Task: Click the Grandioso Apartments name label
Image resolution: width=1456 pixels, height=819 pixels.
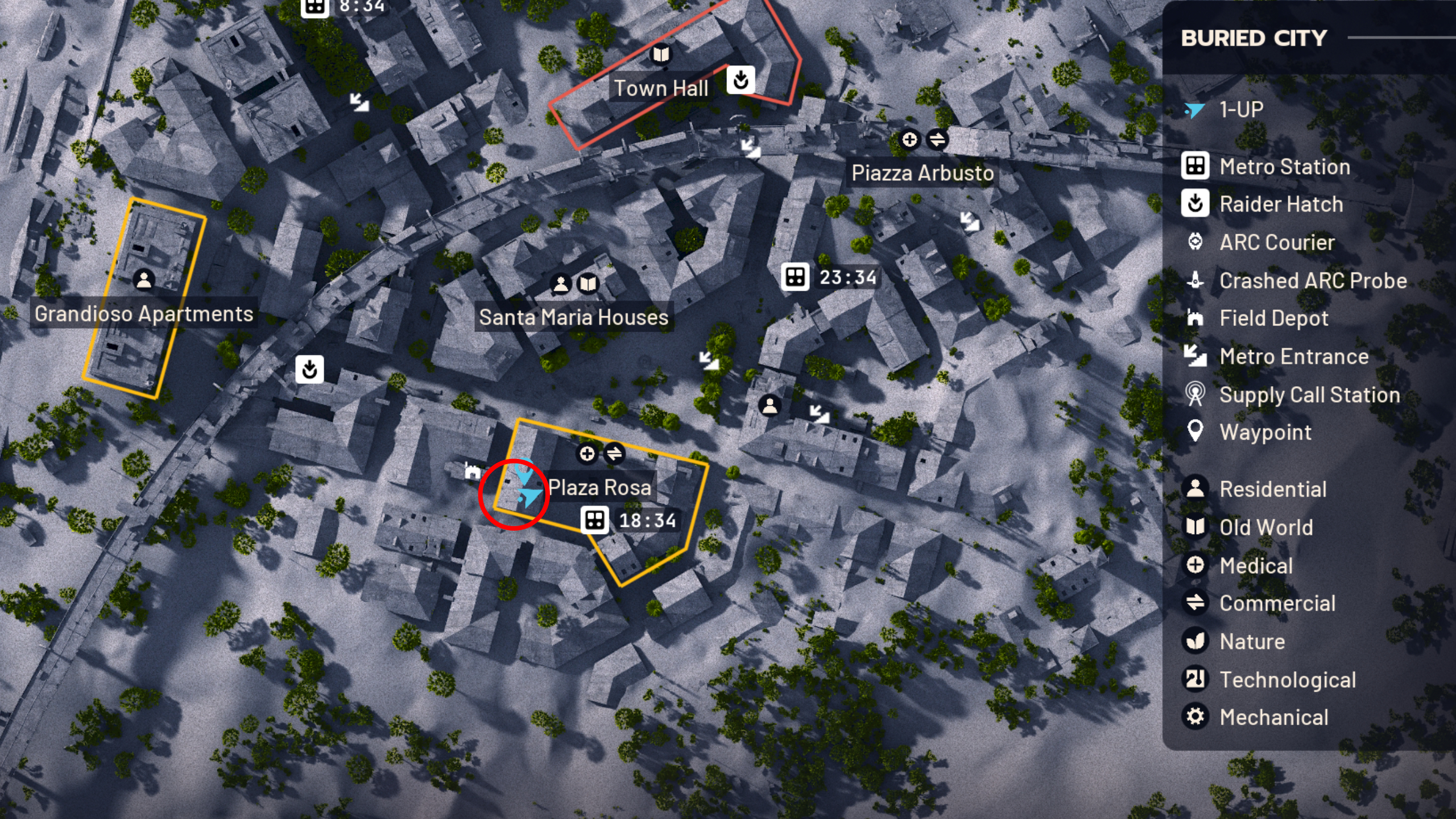Action: coord(144,313)
